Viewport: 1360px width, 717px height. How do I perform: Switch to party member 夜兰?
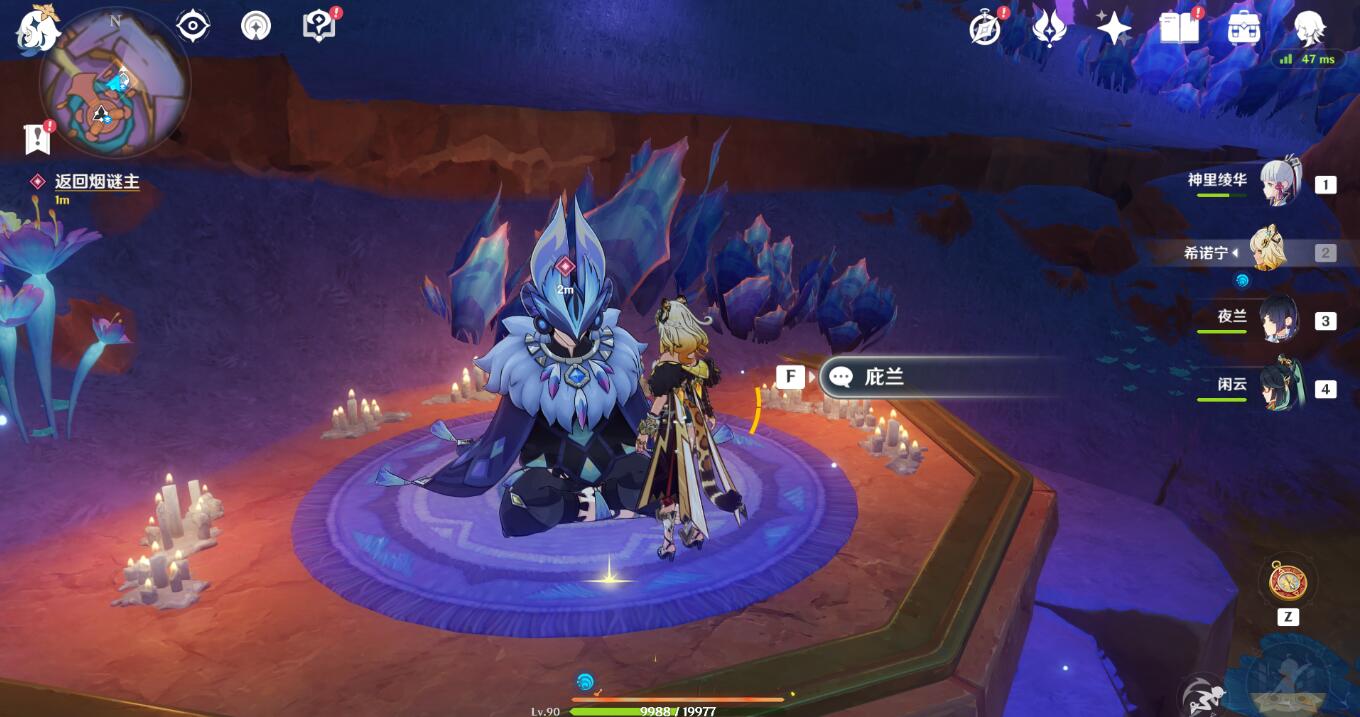[x=1279, y=320]
